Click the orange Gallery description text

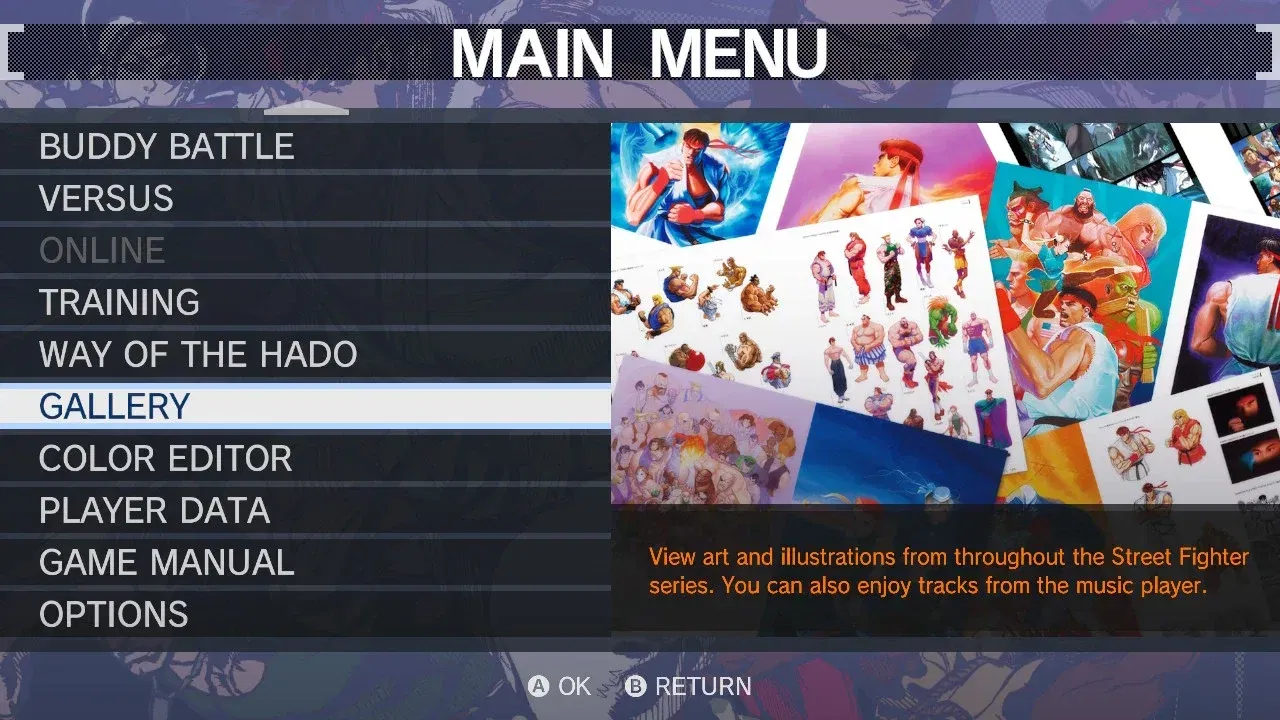tap(950, 571)
